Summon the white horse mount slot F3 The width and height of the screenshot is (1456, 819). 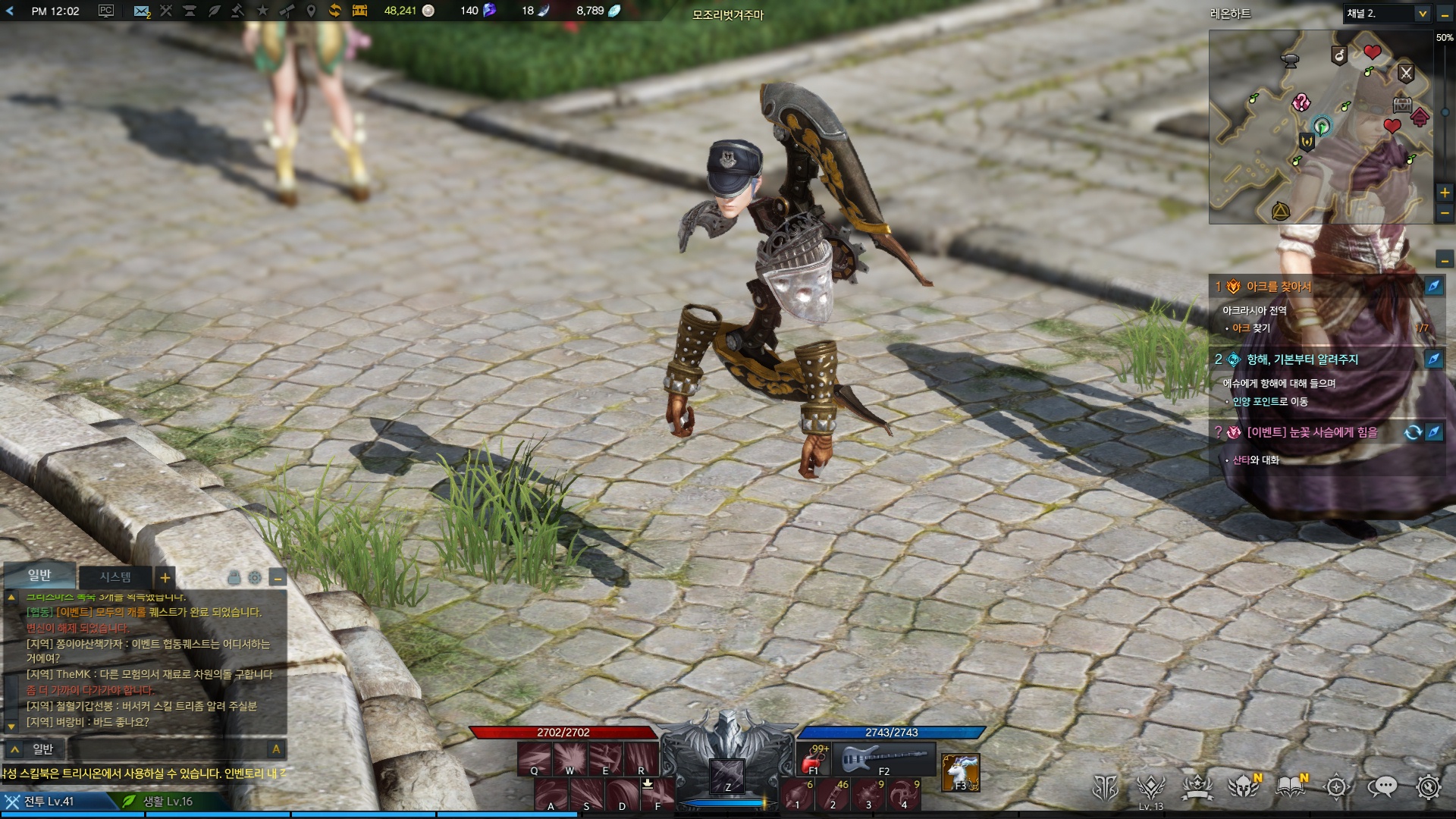click(x=960, y=772)
